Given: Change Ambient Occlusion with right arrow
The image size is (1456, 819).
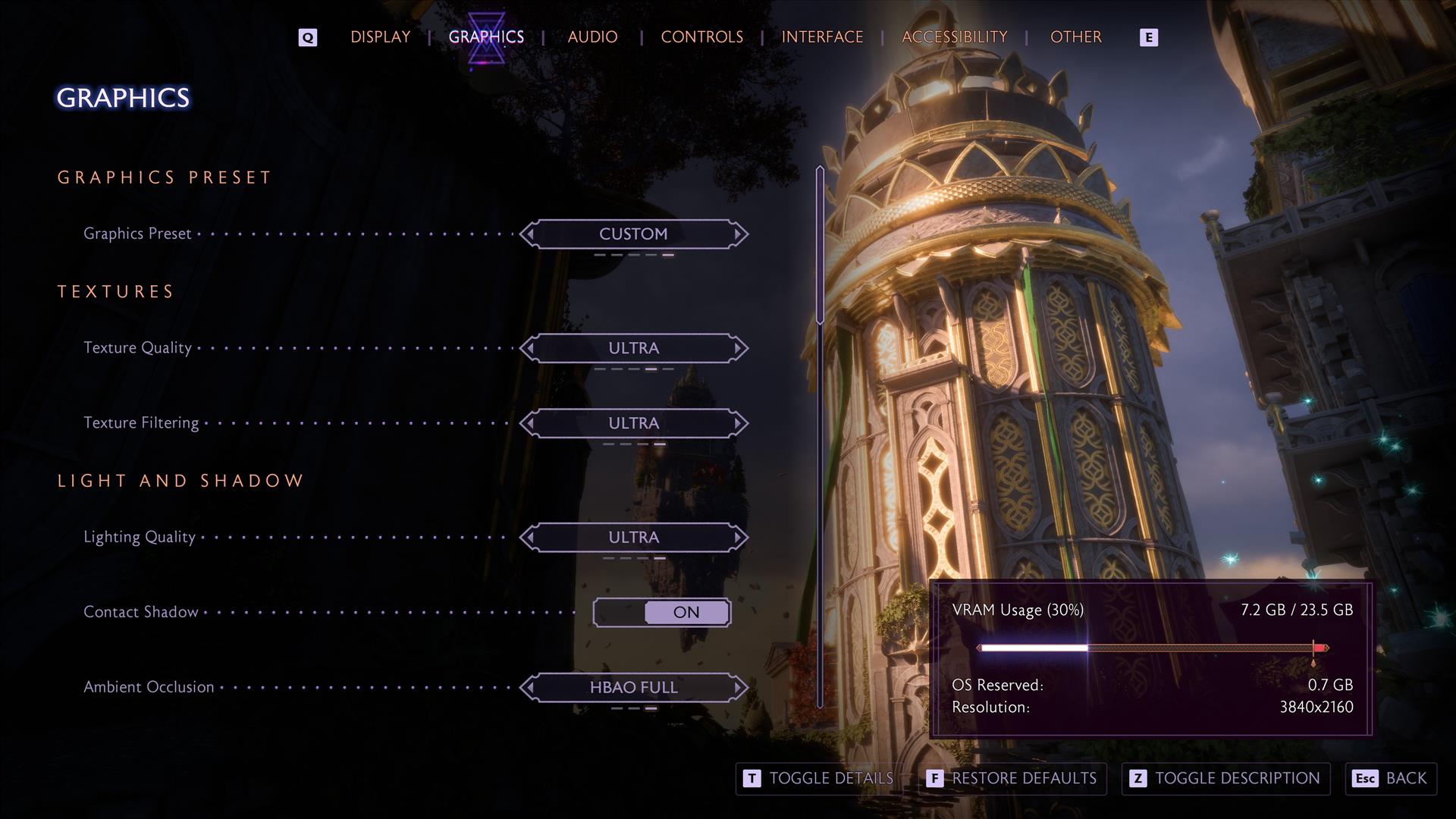Looking at the screenshot, I should tap(738, 688).
